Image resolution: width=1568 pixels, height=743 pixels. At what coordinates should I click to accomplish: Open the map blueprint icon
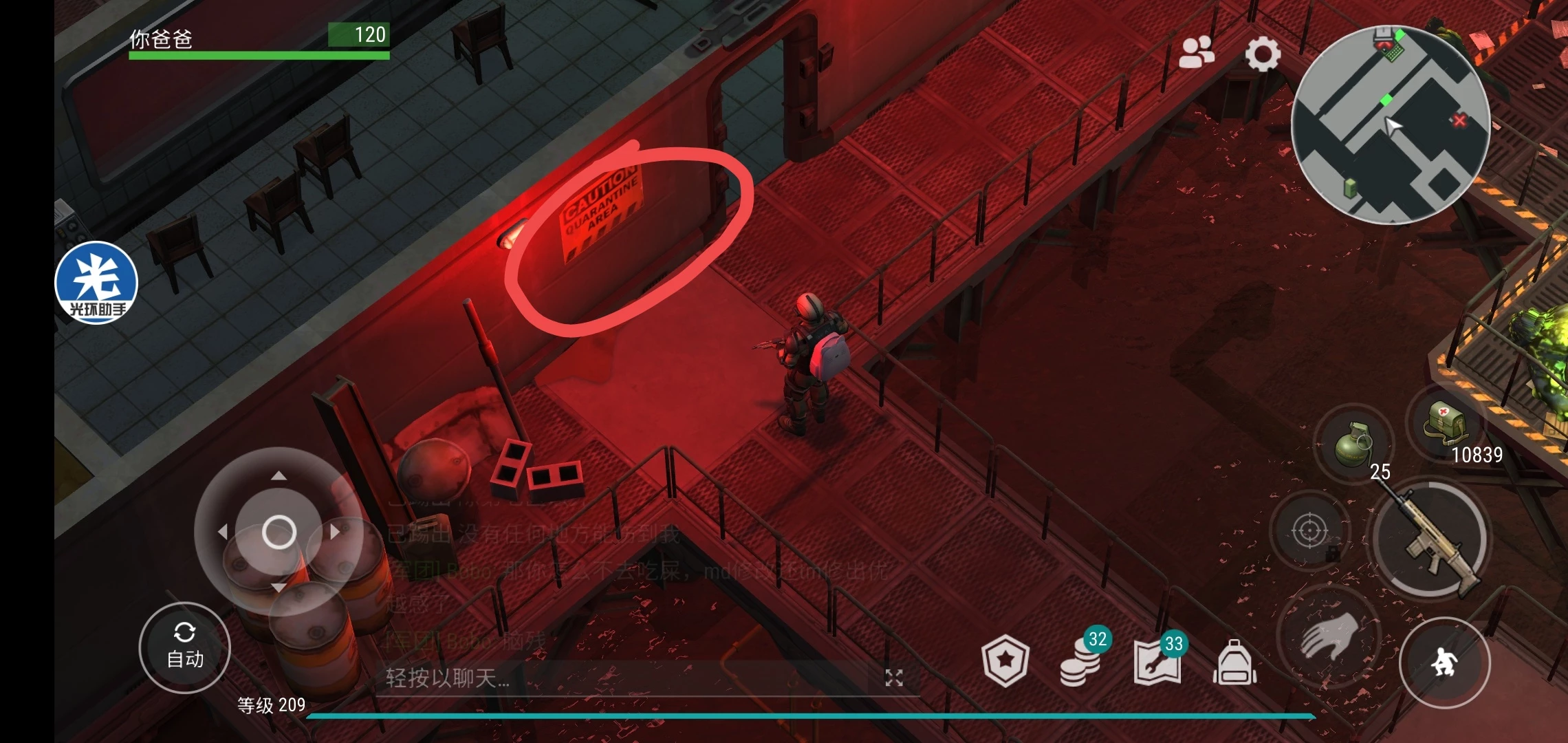coord(1157,662)
